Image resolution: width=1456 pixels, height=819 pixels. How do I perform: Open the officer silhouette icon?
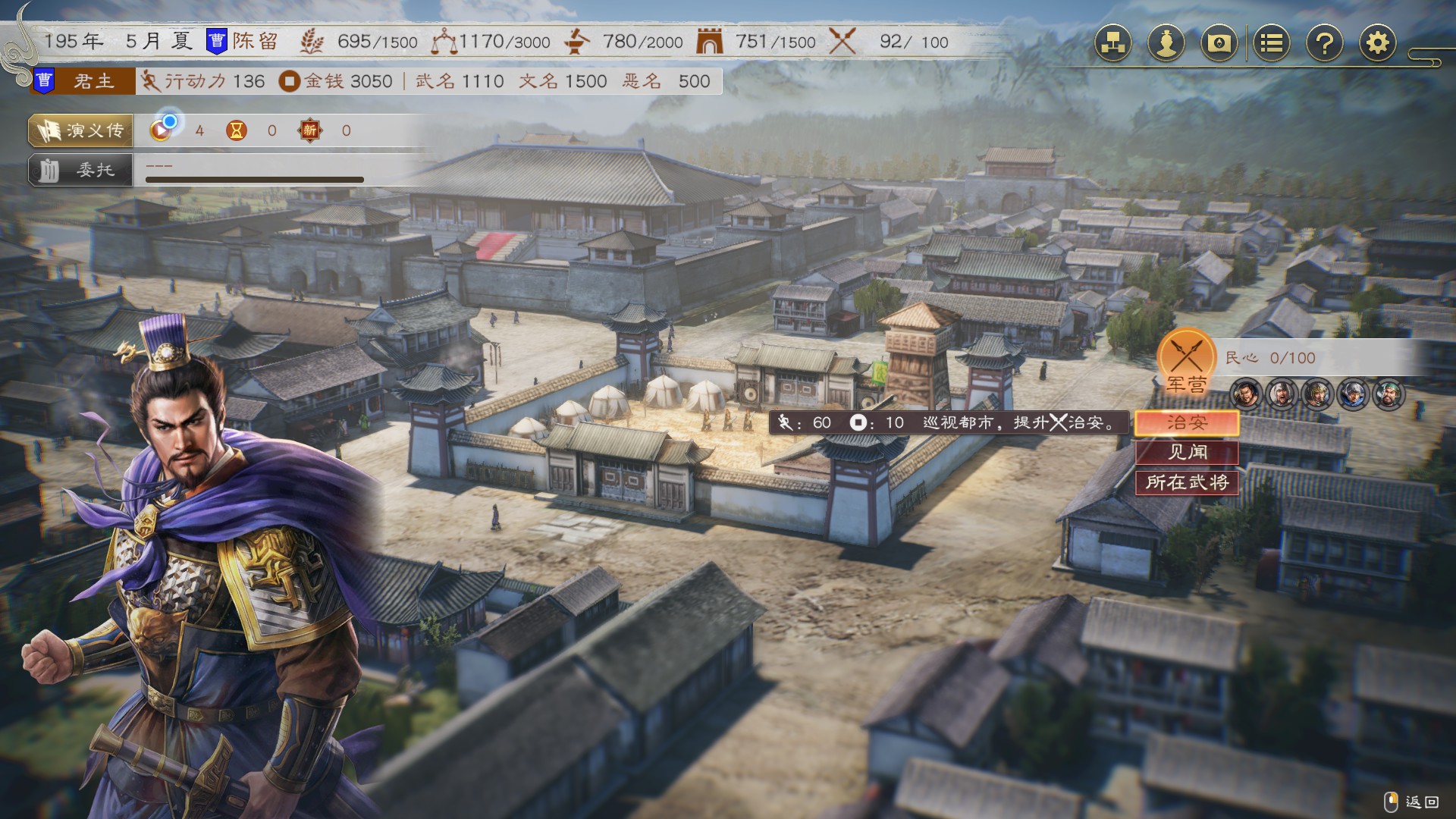(1166, 43)
